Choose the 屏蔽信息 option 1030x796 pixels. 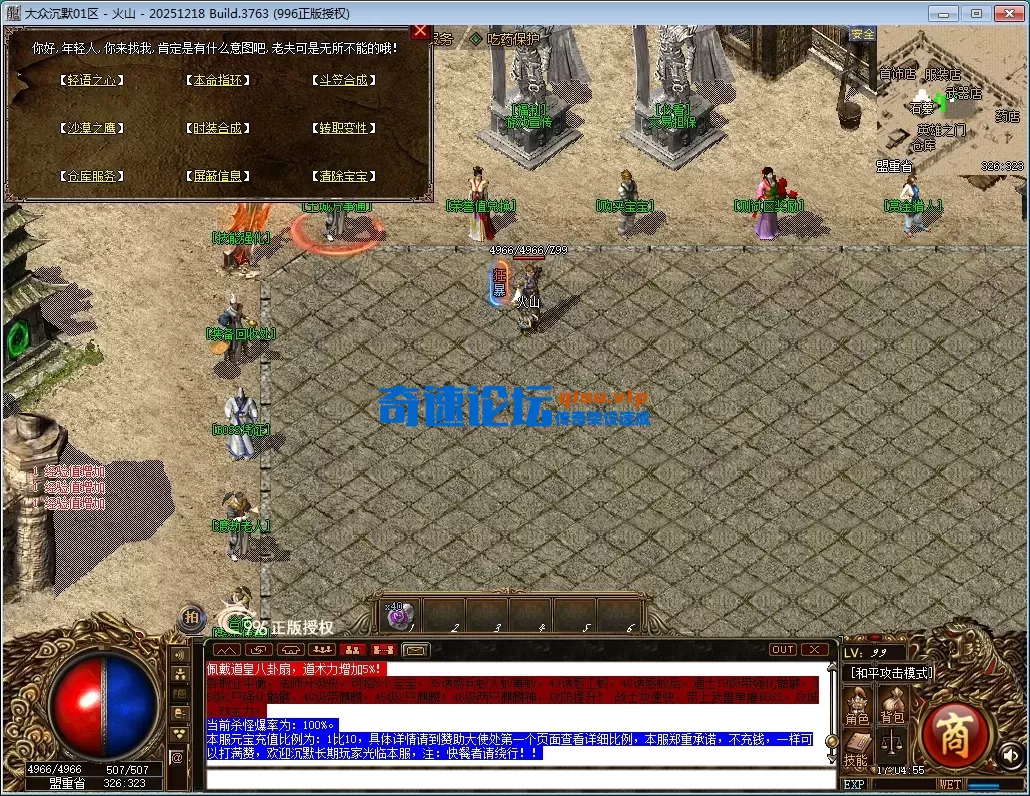(x=216, y=176)
